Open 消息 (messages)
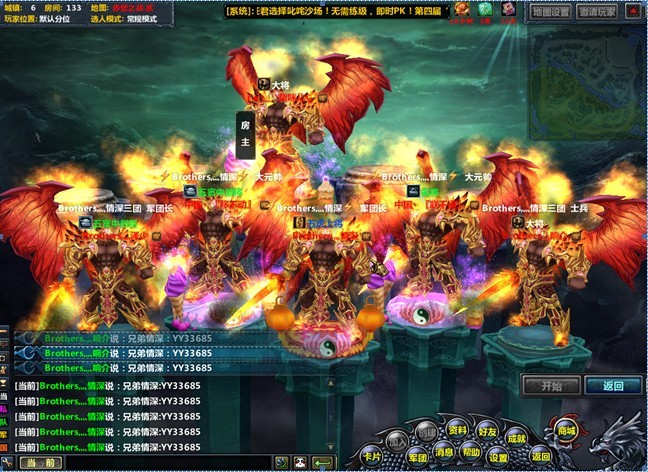The height and width of the screenshot is (472, 648). pyautogui.click(x=443, y=451)
